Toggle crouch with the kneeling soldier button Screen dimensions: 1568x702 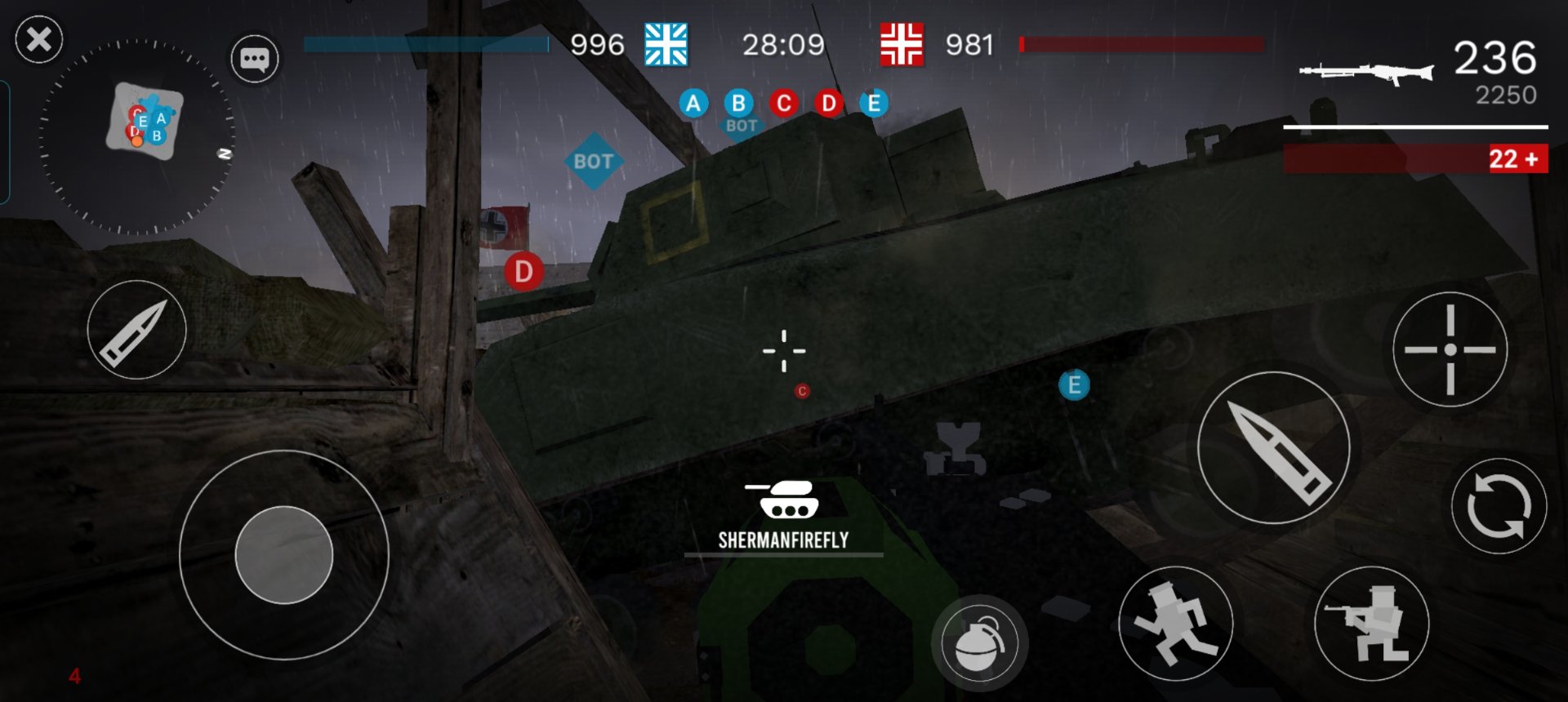tap(1371, 624)
